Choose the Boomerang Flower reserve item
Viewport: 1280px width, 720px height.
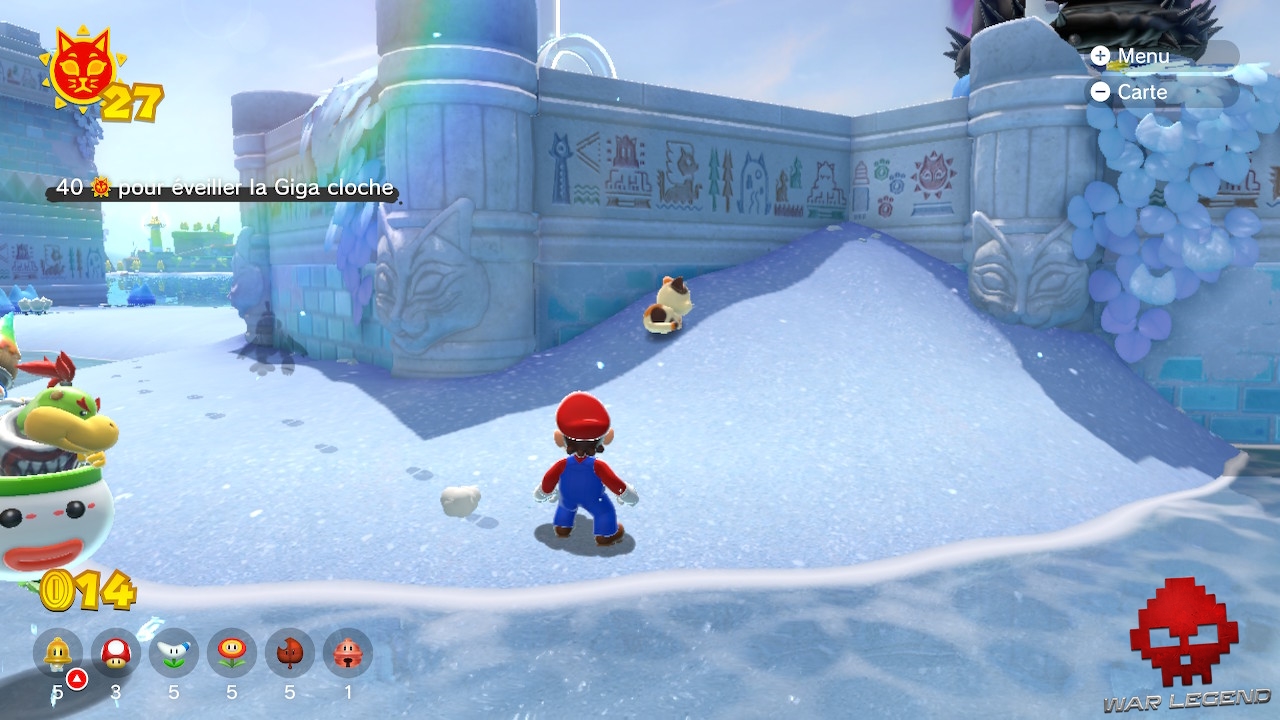173,654
